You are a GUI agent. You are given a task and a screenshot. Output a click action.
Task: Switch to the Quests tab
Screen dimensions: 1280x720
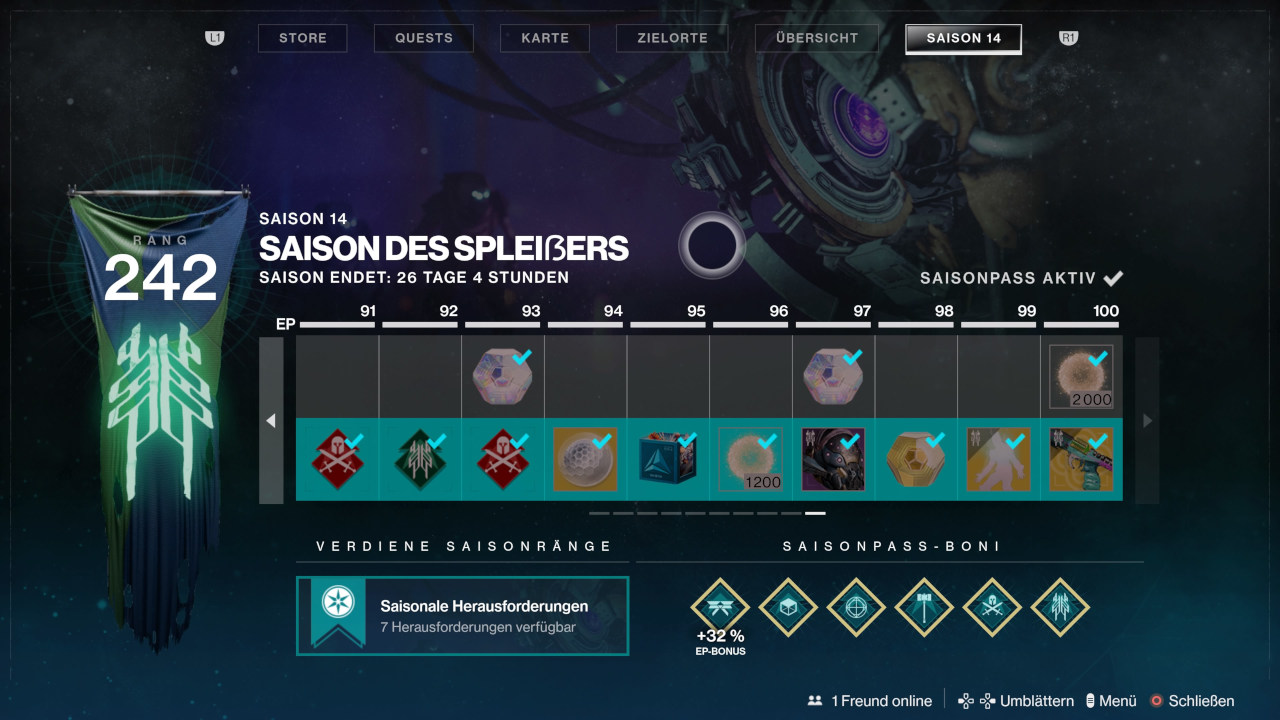[x=424, y=38]
